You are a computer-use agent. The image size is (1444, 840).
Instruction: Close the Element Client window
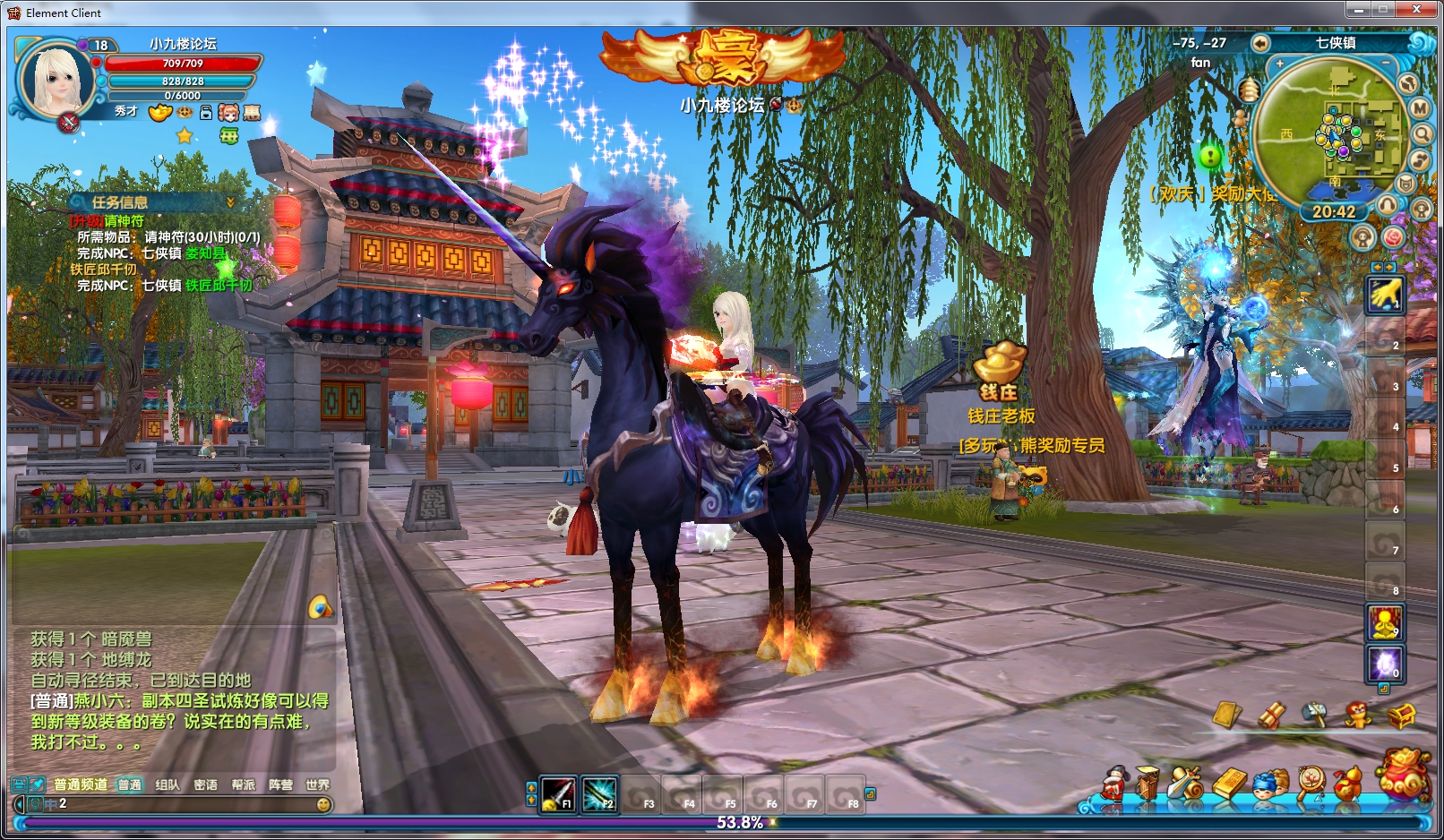click(x=1416, y=10)
